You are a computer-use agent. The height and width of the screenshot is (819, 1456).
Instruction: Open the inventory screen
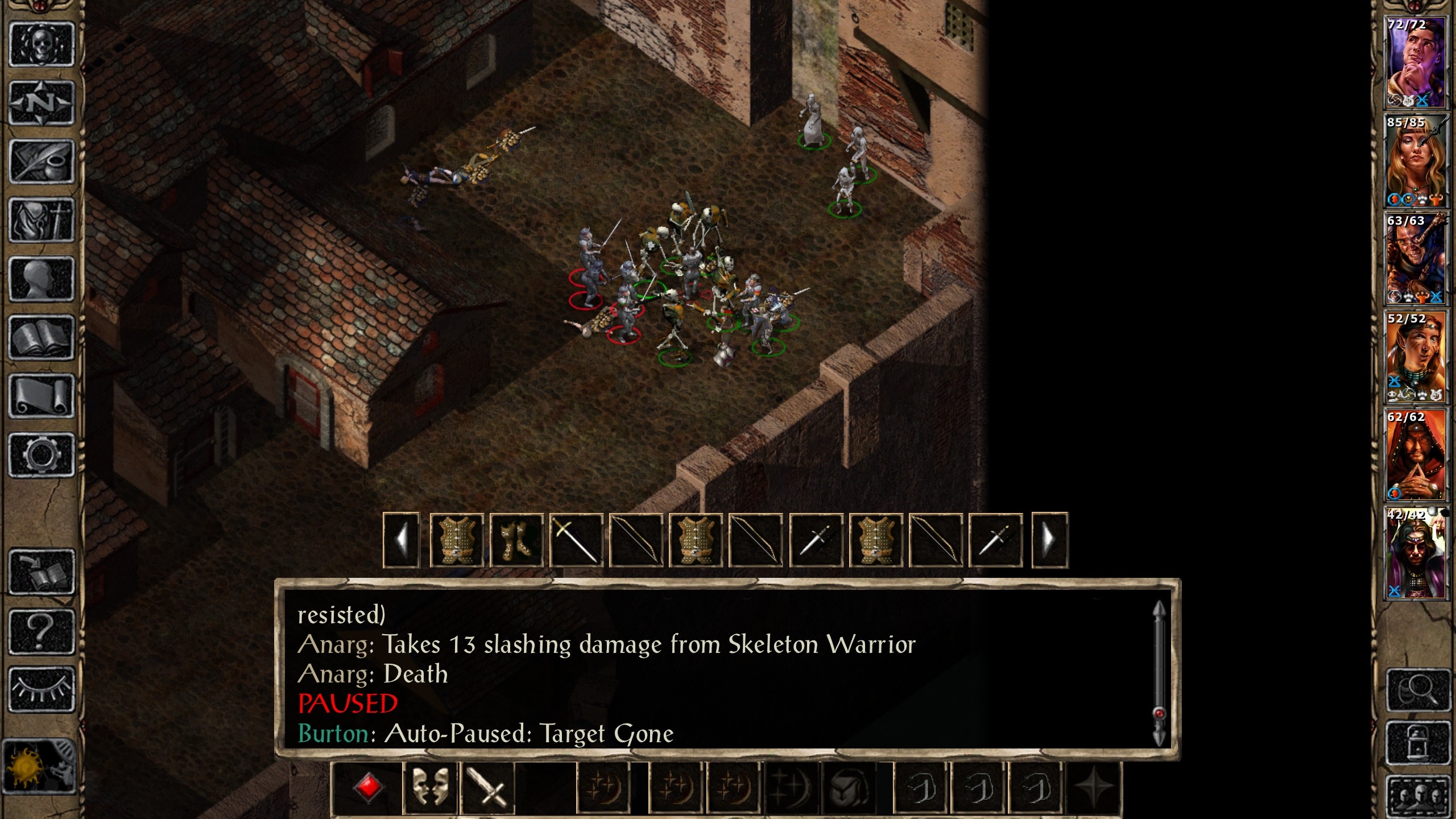coord(42,220)
